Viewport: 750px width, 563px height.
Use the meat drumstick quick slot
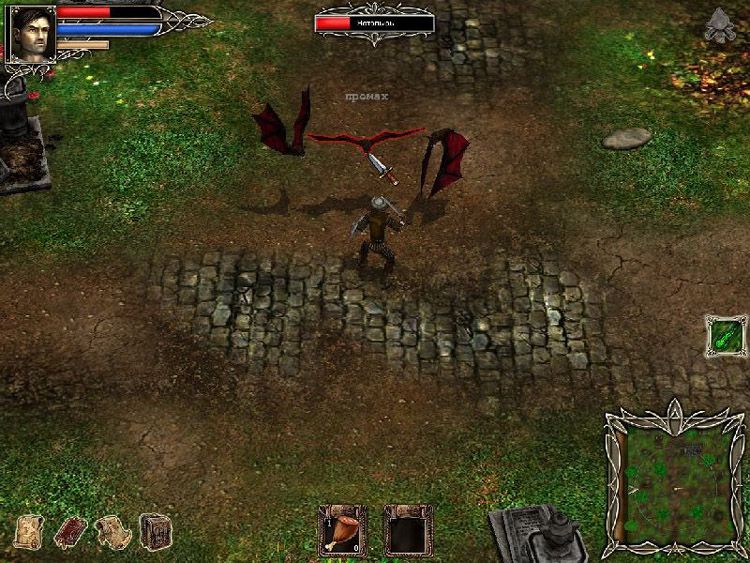click(x=342, y=531)
